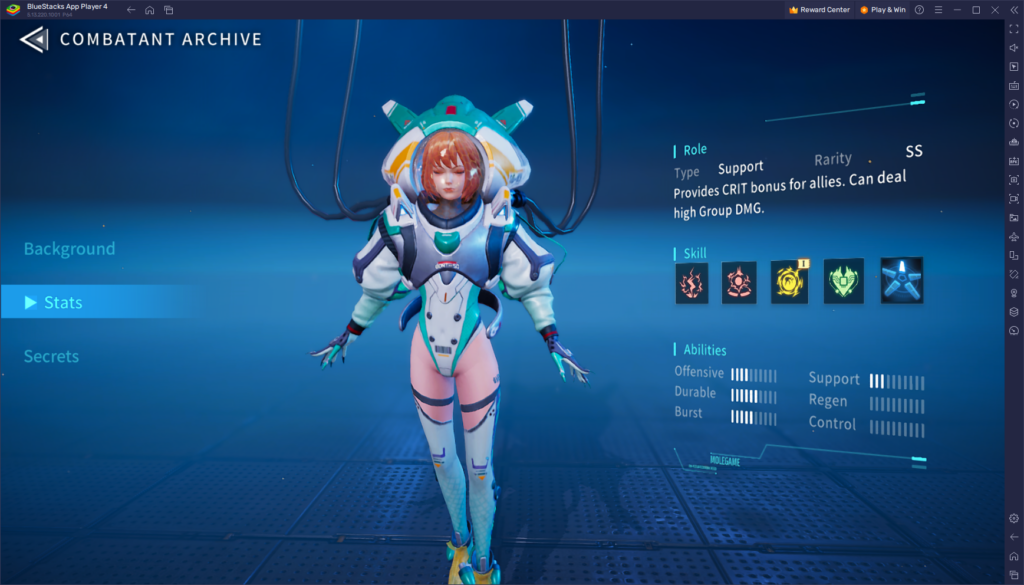Switch to the Secrets tab
The image size is (1024, 585).
(51, 356)
